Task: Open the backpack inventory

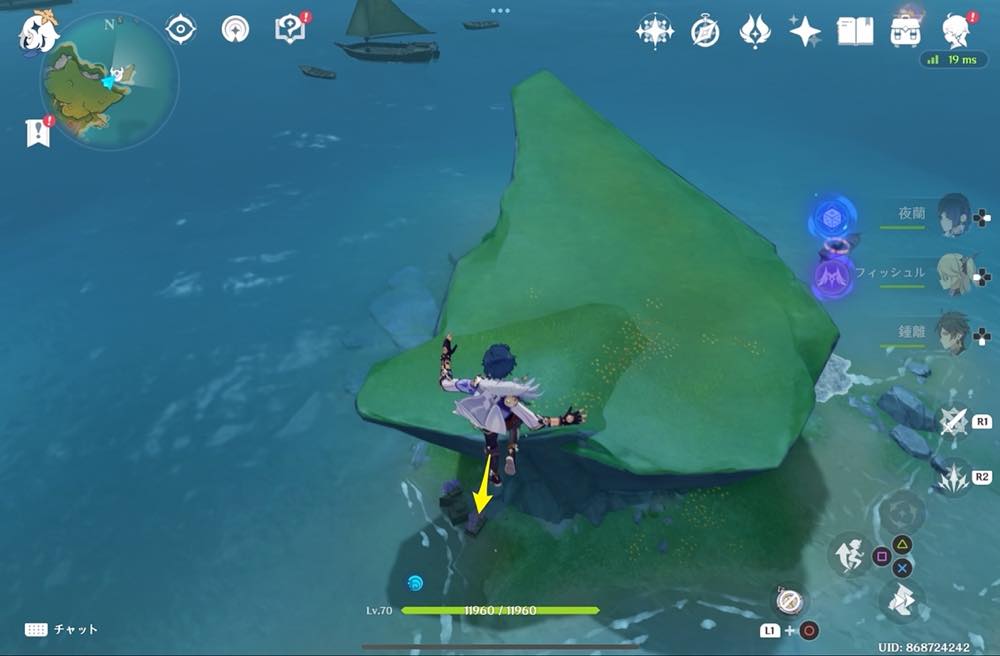Action: [x=905, y=32]
